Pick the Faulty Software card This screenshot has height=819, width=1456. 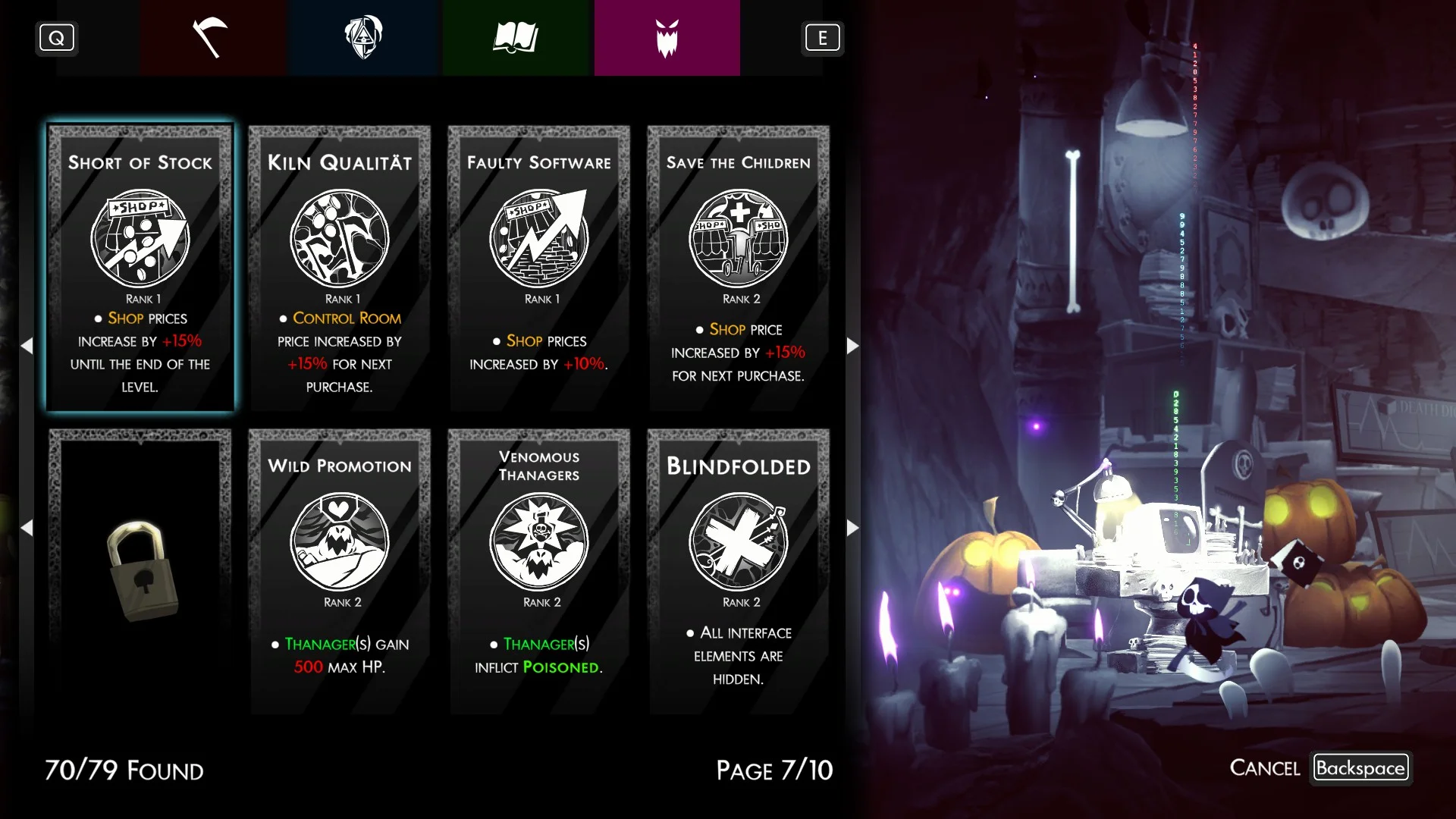click(539, 268)
